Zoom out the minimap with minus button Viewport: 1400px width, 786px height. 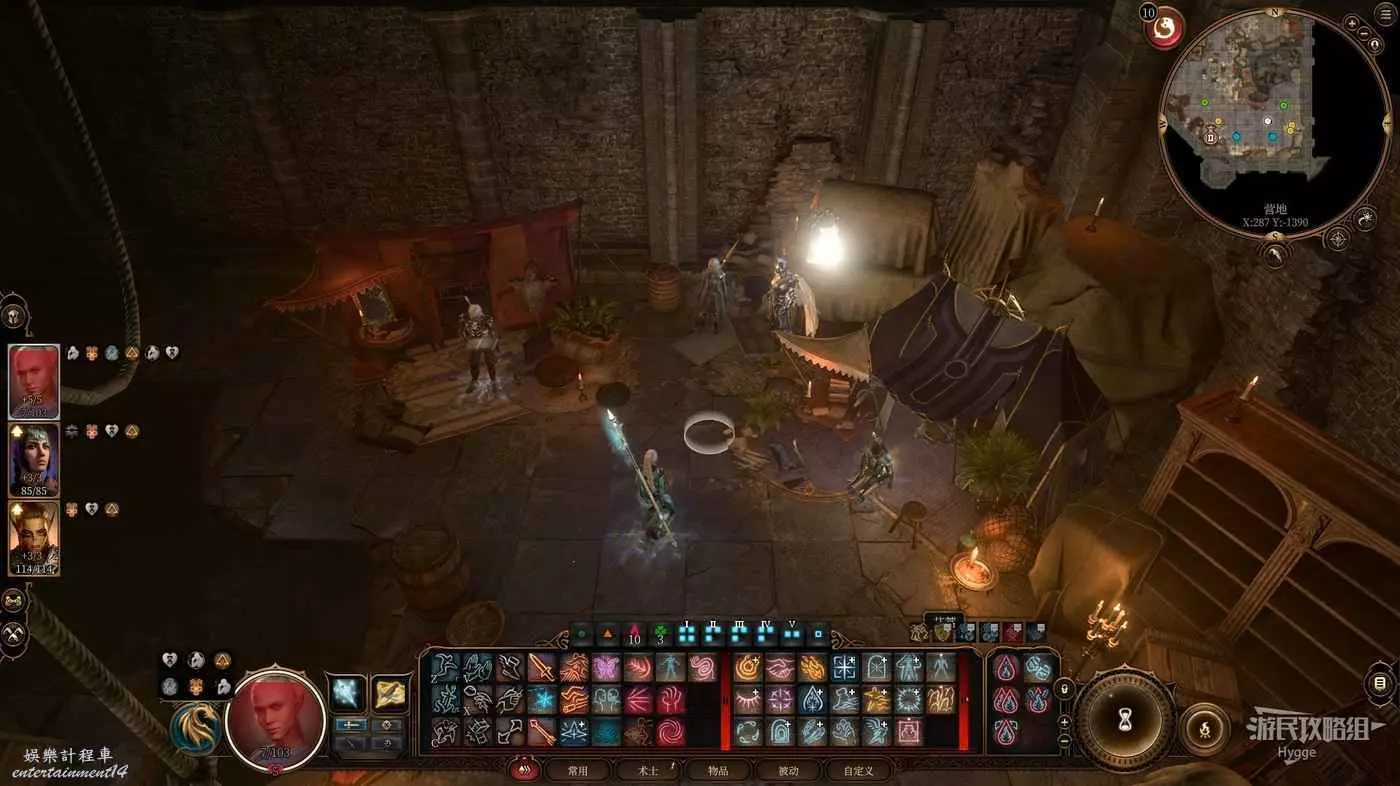(1366, 34)
